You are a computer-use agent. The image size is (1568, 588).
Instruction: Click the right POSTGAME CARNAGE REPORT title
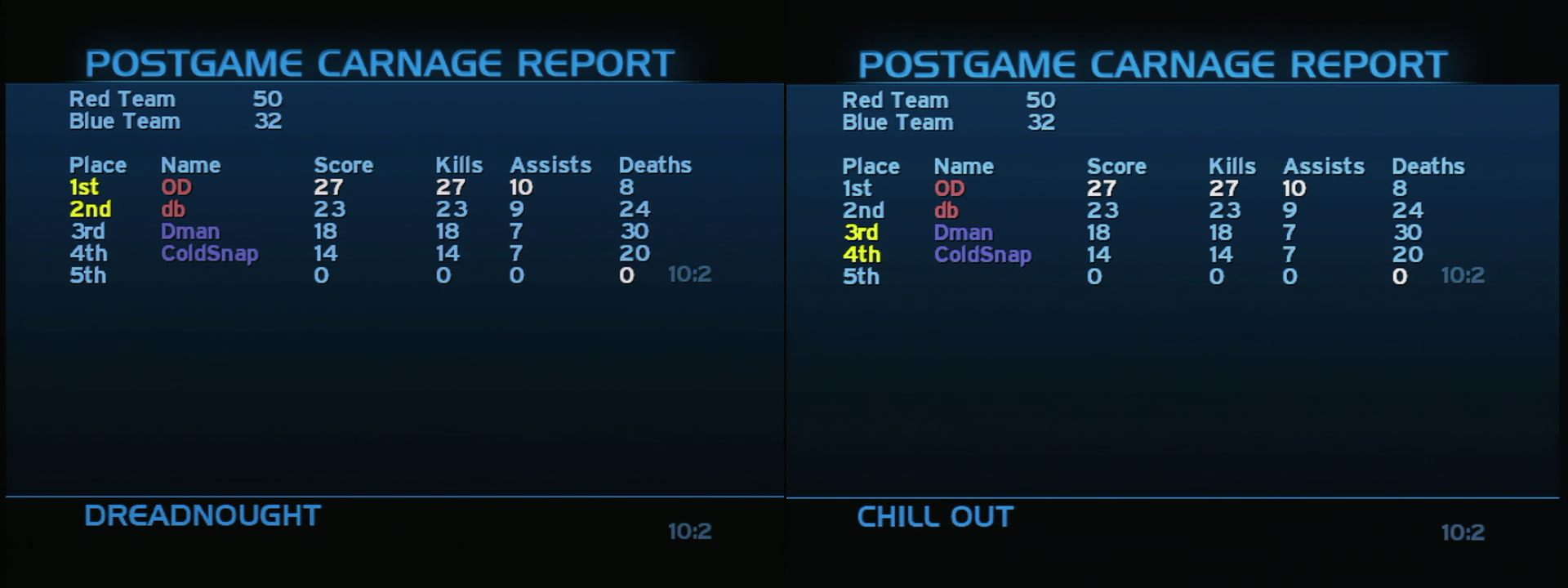[1155, 62]
